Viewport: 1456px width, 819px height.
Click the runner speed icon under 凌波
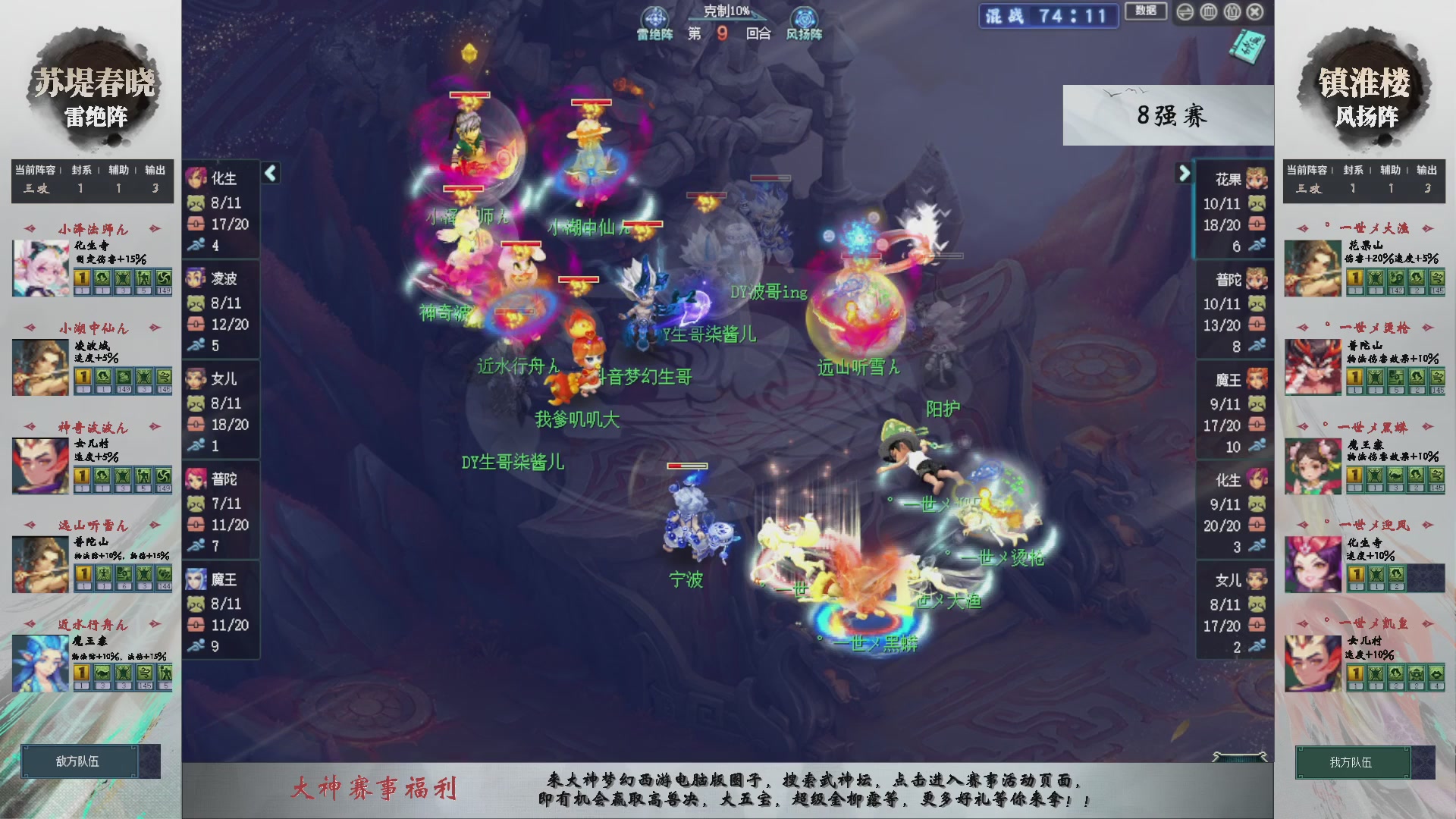196,345
